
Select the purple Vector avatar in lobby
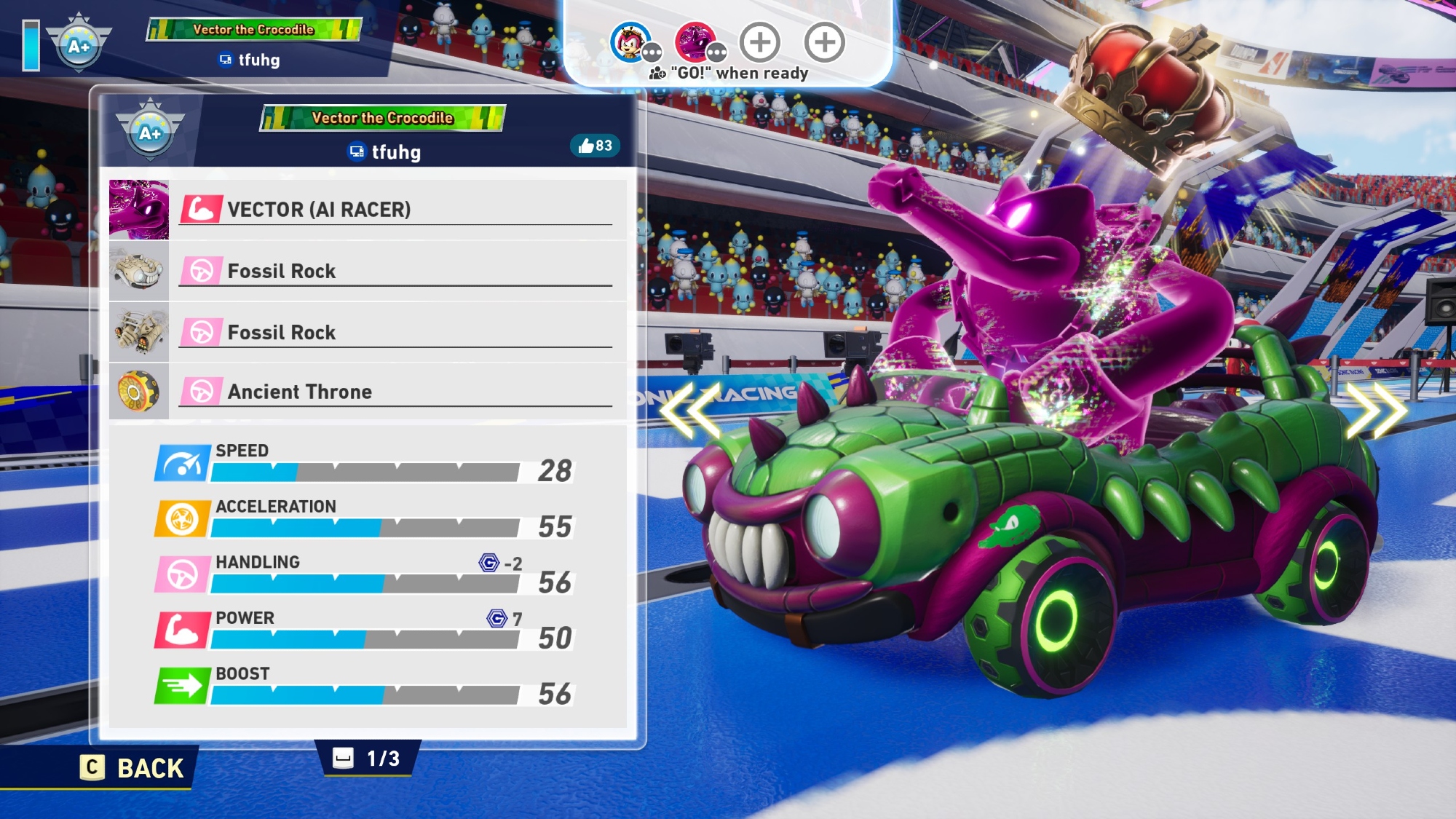tap(696, 42)
